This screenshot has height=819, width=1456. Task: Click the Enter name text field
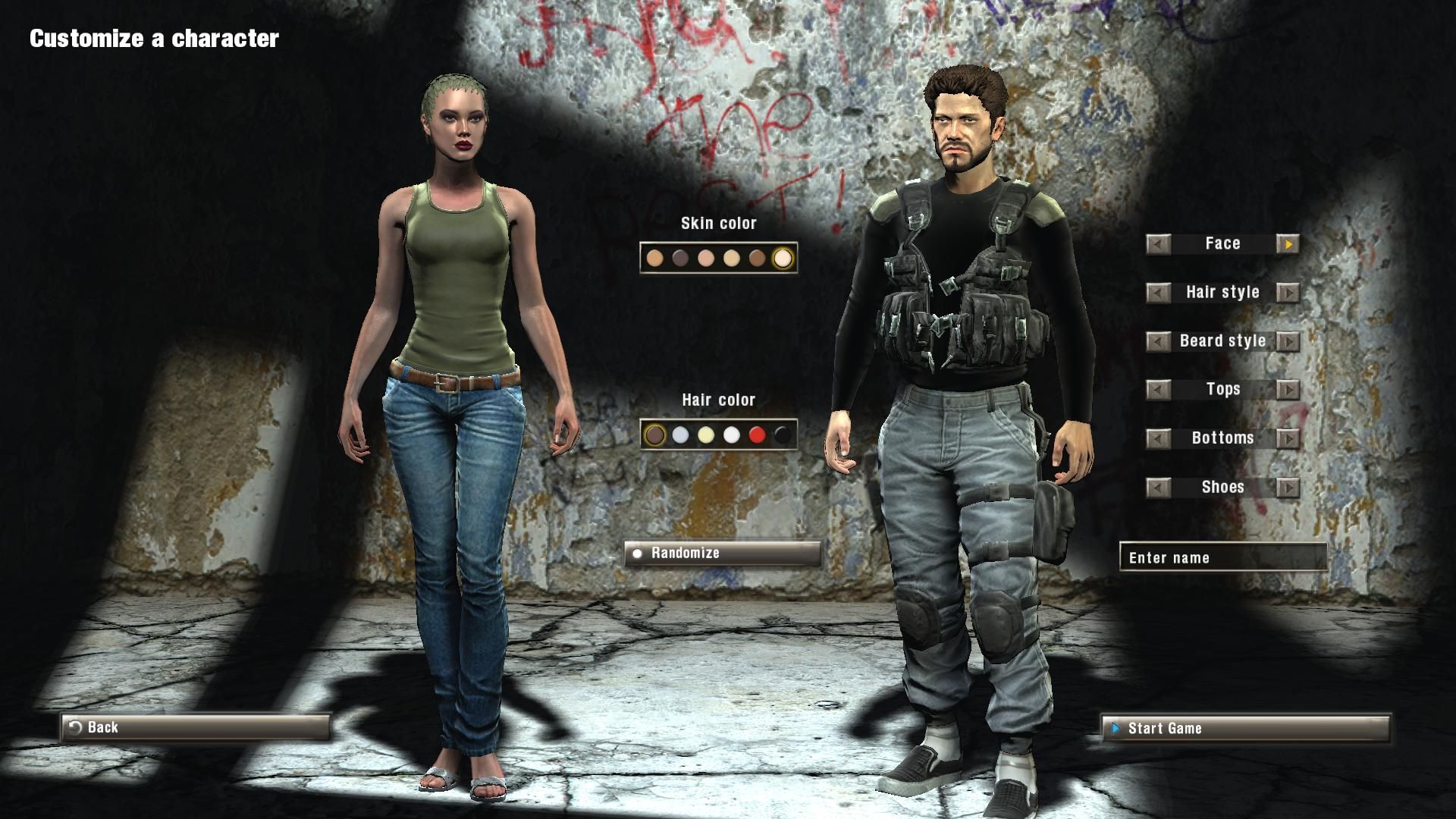[x=1222, y=557]
